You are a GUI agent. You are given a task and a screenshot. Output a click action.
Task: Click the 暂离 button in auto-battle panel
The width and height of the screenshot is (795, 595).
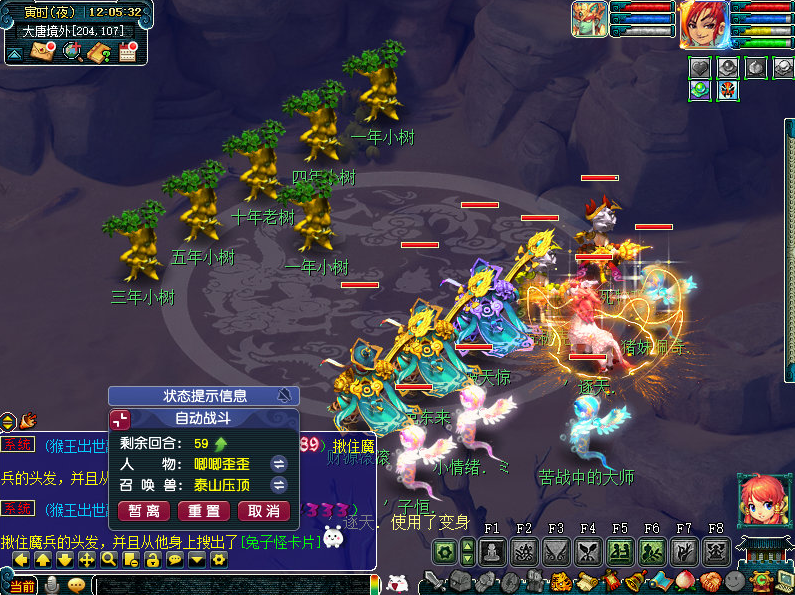pos(144,511)
